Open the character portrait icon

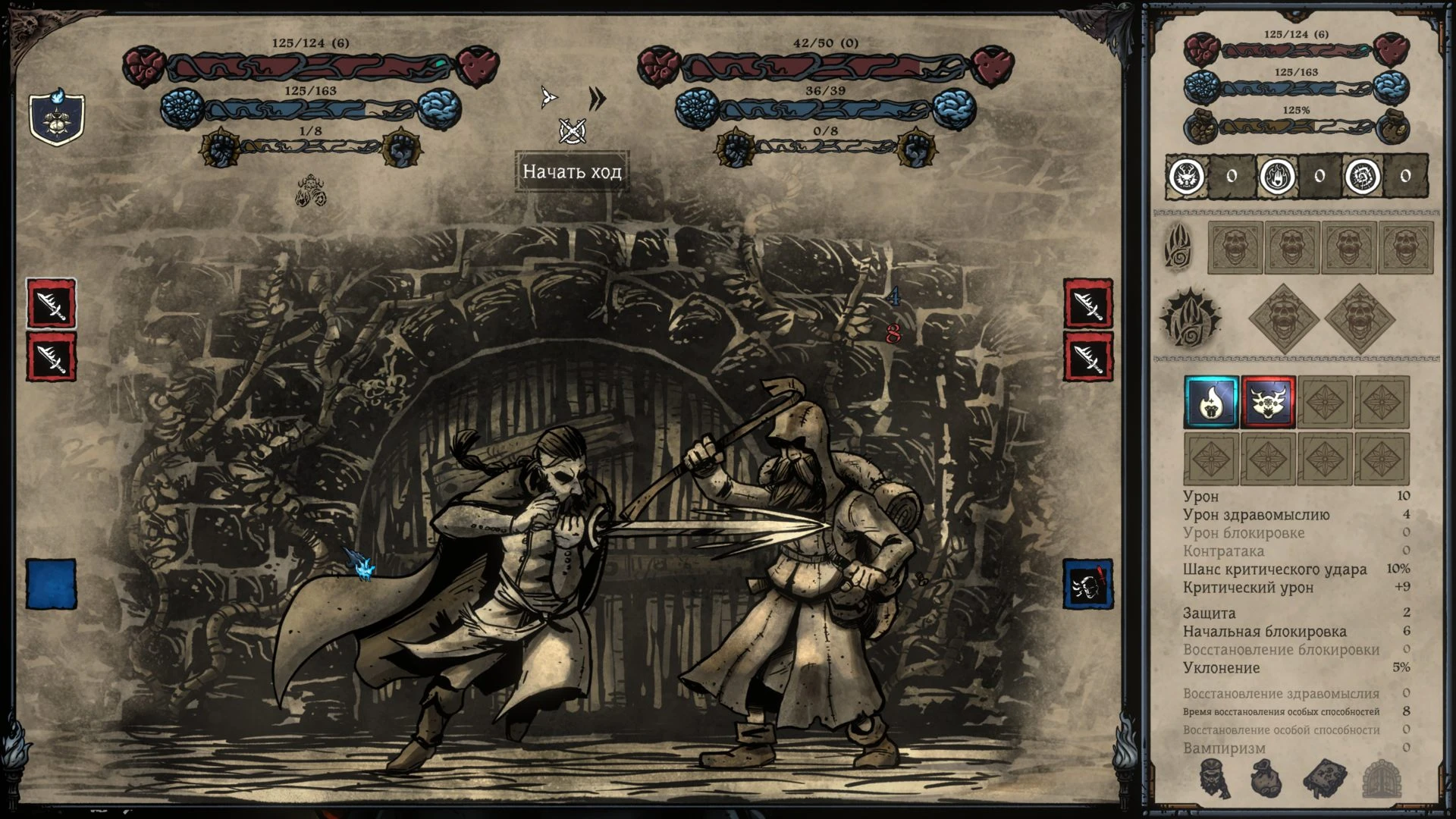pyautogui.click(x=1214, y=779)
